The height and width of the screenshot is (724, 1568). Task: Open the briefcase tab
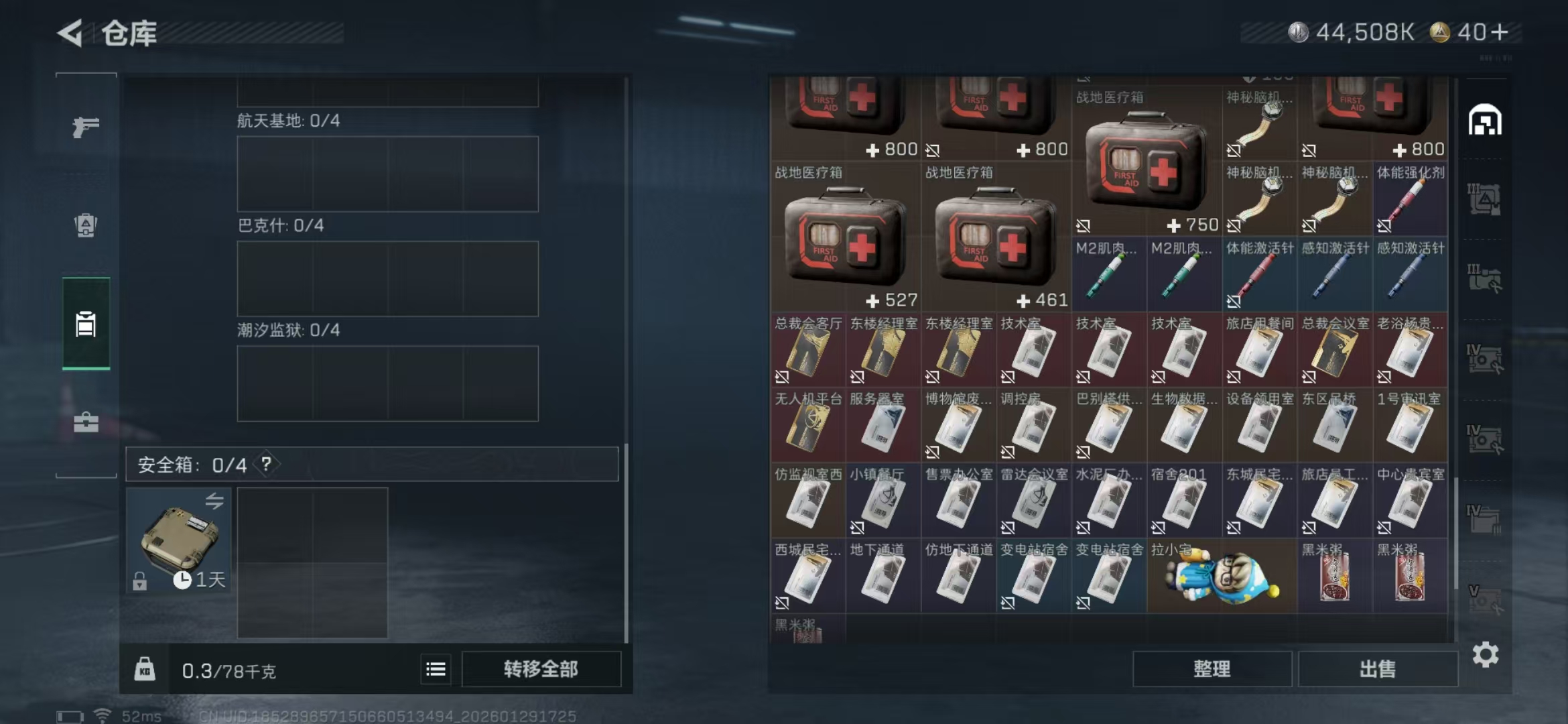86,422
